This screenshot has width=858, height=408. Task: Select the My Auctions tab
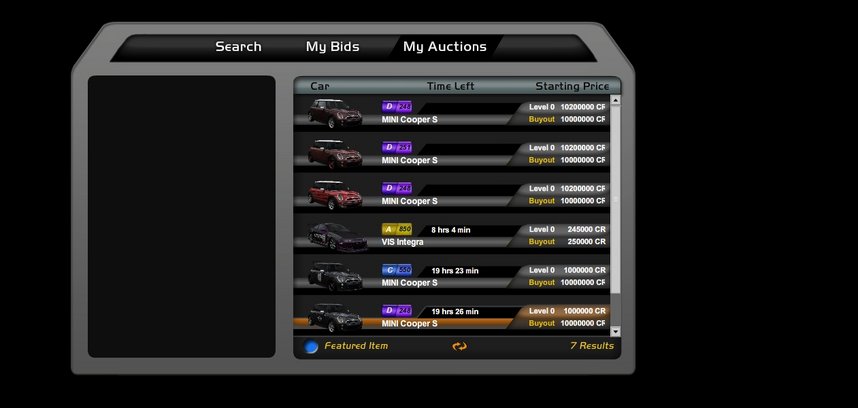point(444,47)
